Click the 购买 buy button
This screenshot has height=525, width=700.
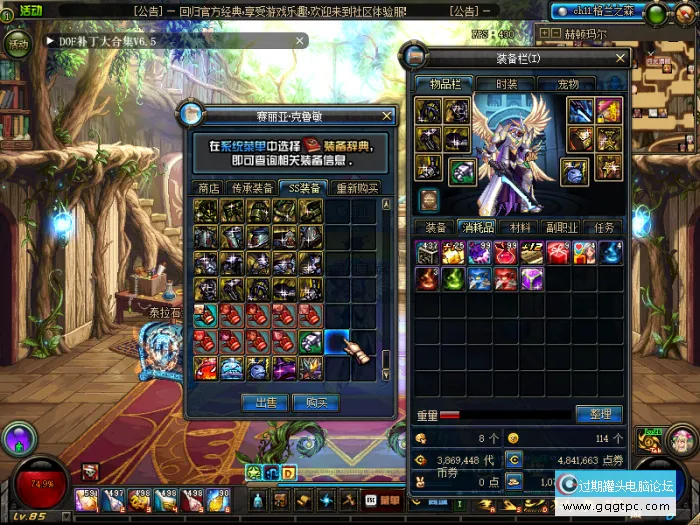click(x=317, y=402)
